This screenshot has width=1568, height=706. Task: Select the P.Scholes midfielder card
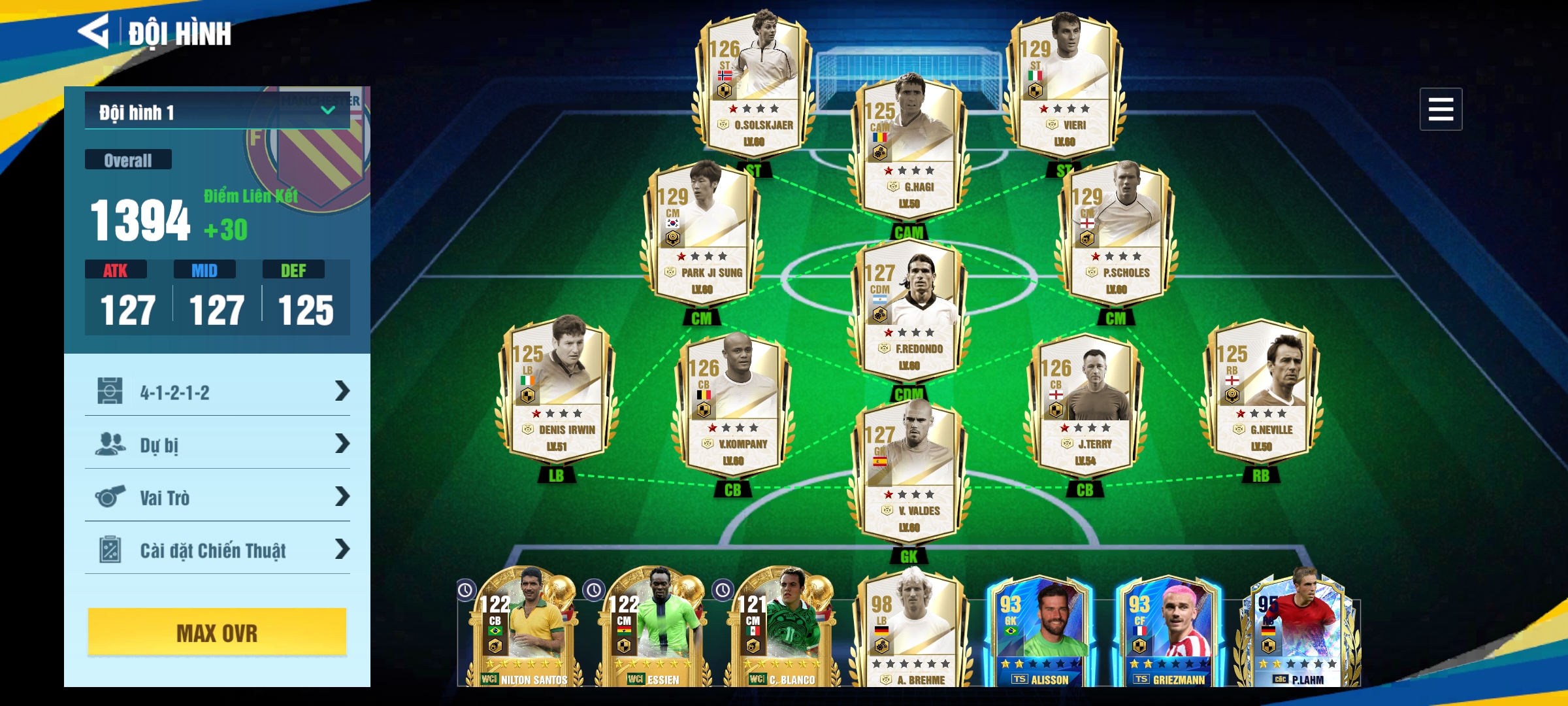[x=1116, y=232]
